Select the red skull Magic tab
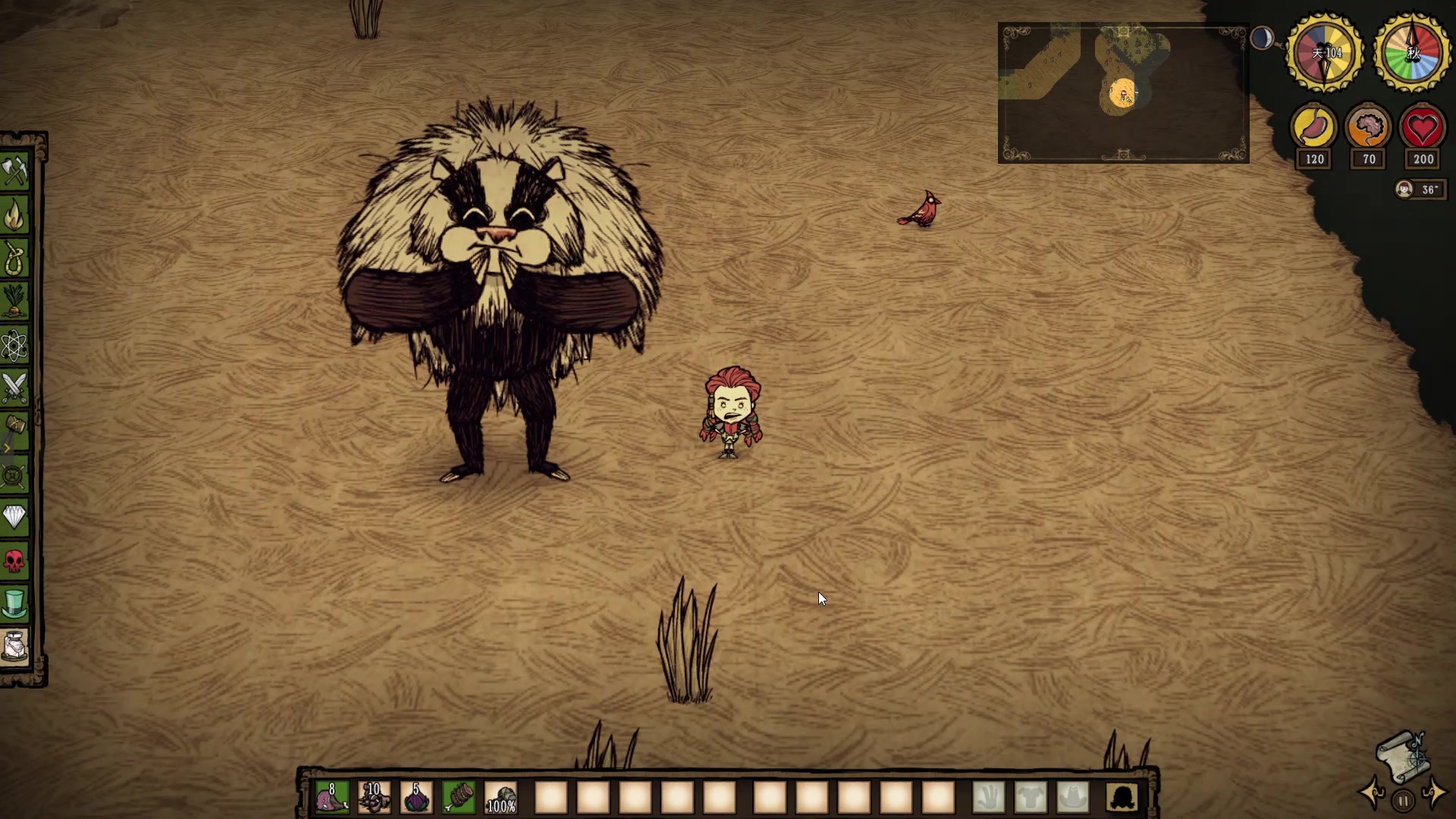The image size is (1456, 819). (14, 561)
